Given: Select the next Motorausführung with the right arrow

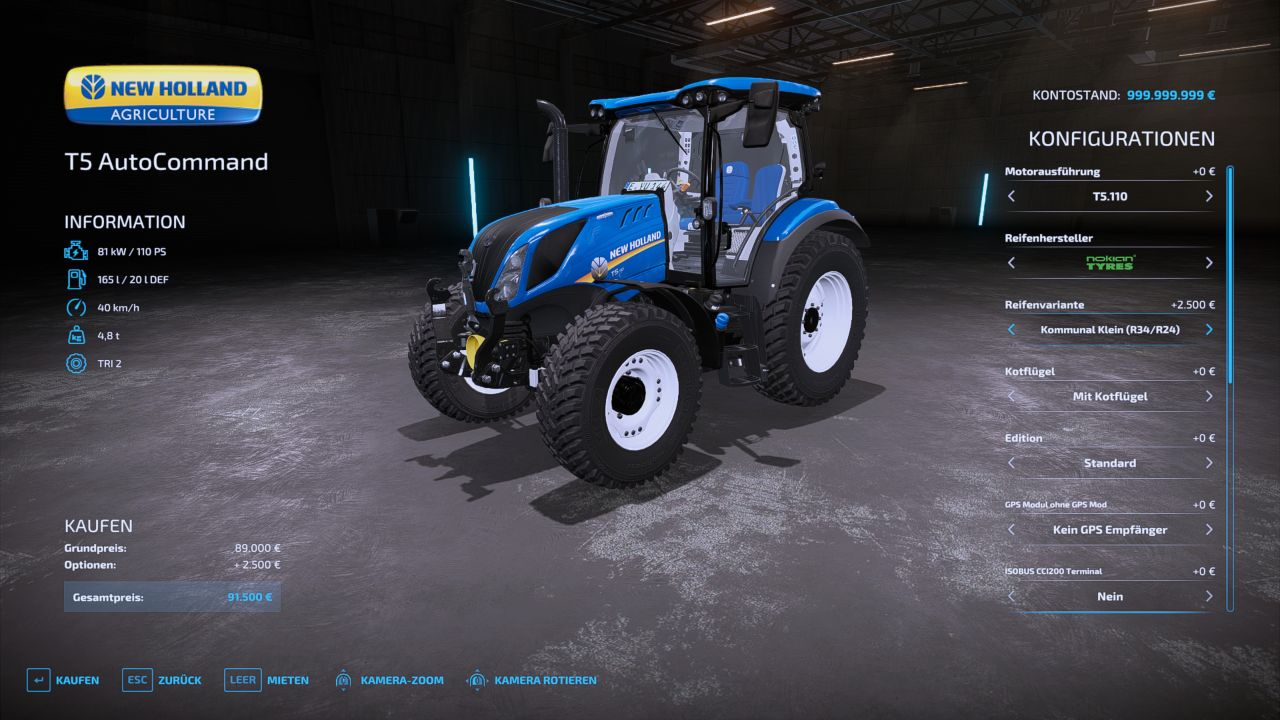Looking at the screenshot, I should click(1208, 196).
